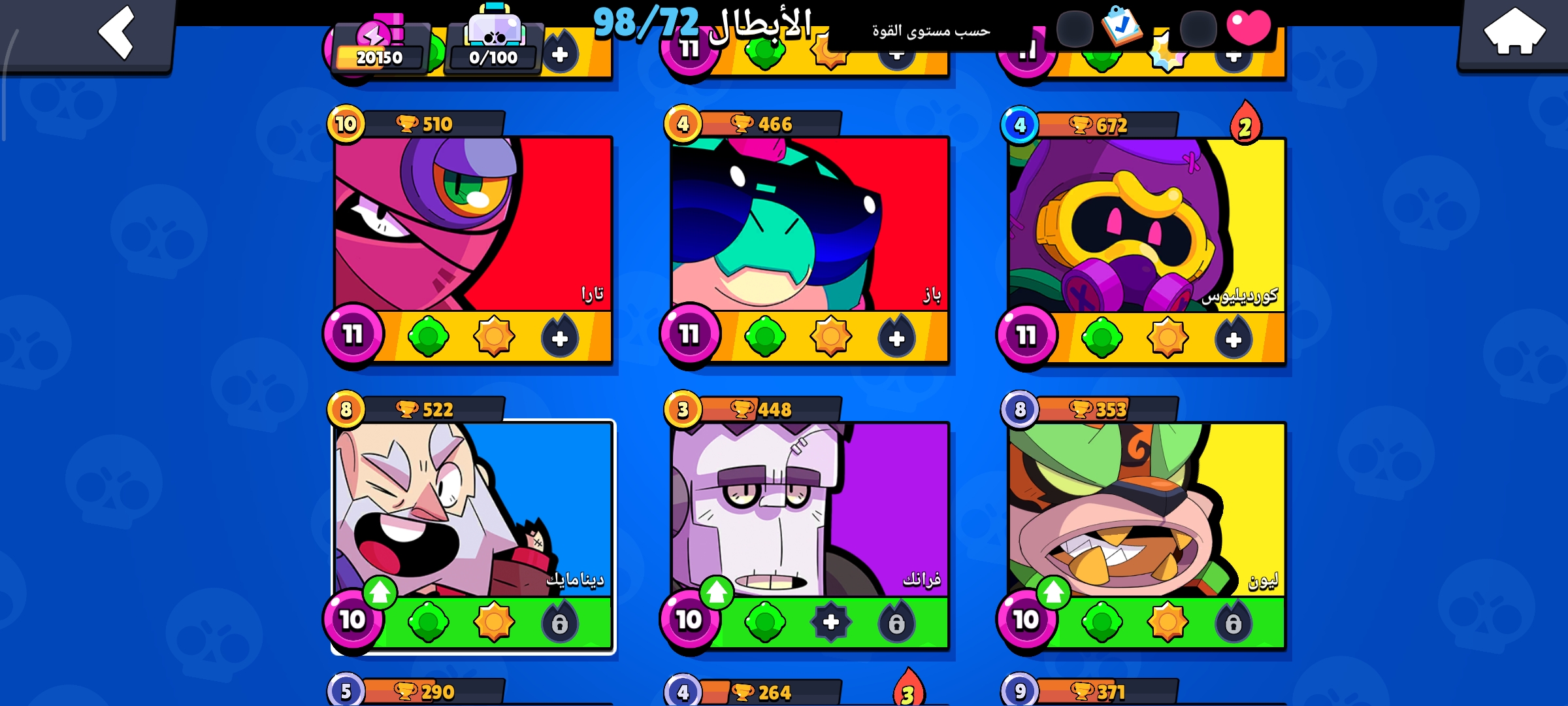The width and height of the screenshot is (1568, 706).
Task: Tap the hypercharge plus slot on Tara
Action: 560,338
